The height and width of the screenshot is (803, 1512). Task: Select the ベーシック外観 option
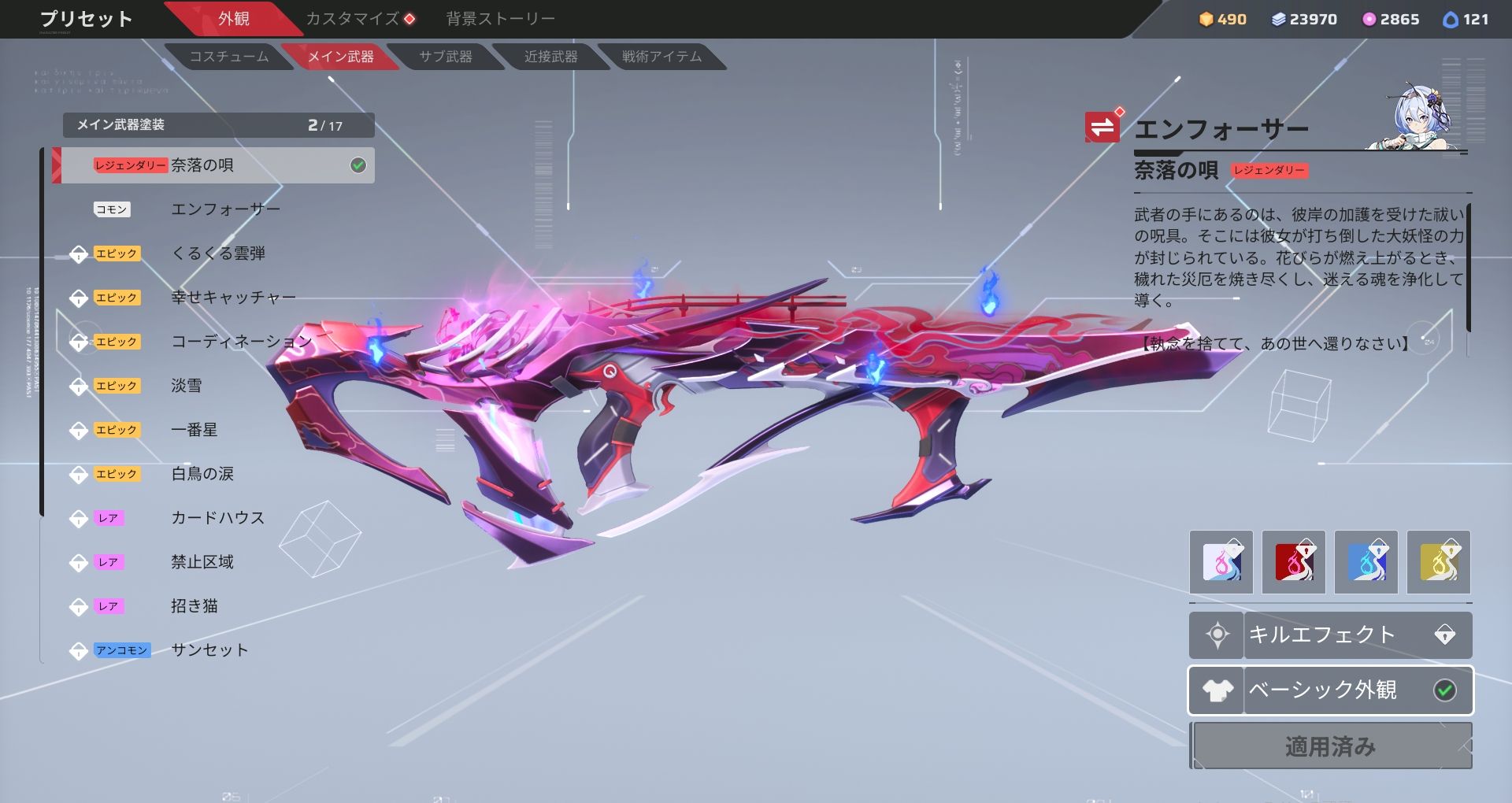1330,690
